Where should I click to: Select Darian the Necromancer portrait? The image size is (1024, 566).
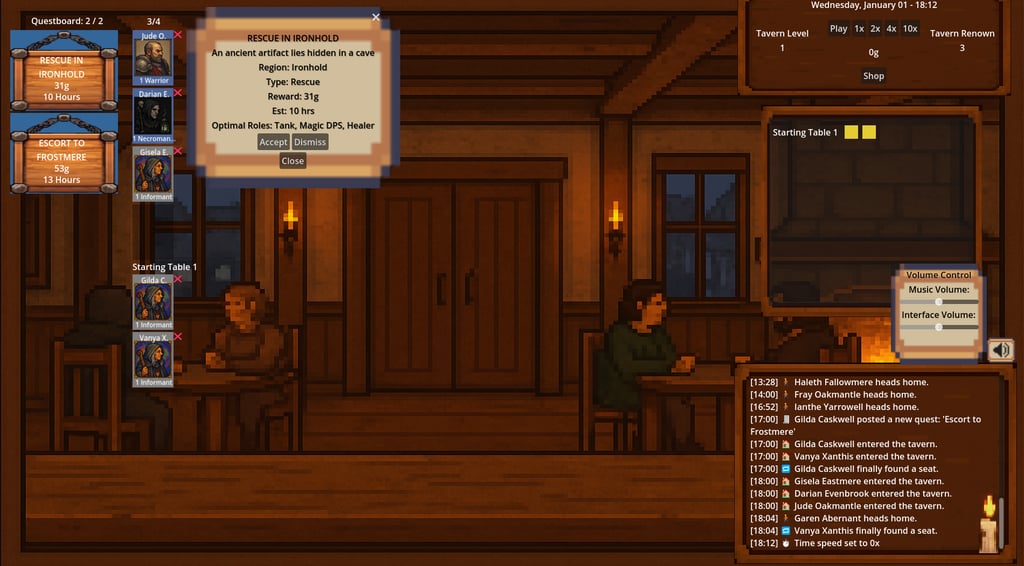pyautogui.click(x=153, y=116)
